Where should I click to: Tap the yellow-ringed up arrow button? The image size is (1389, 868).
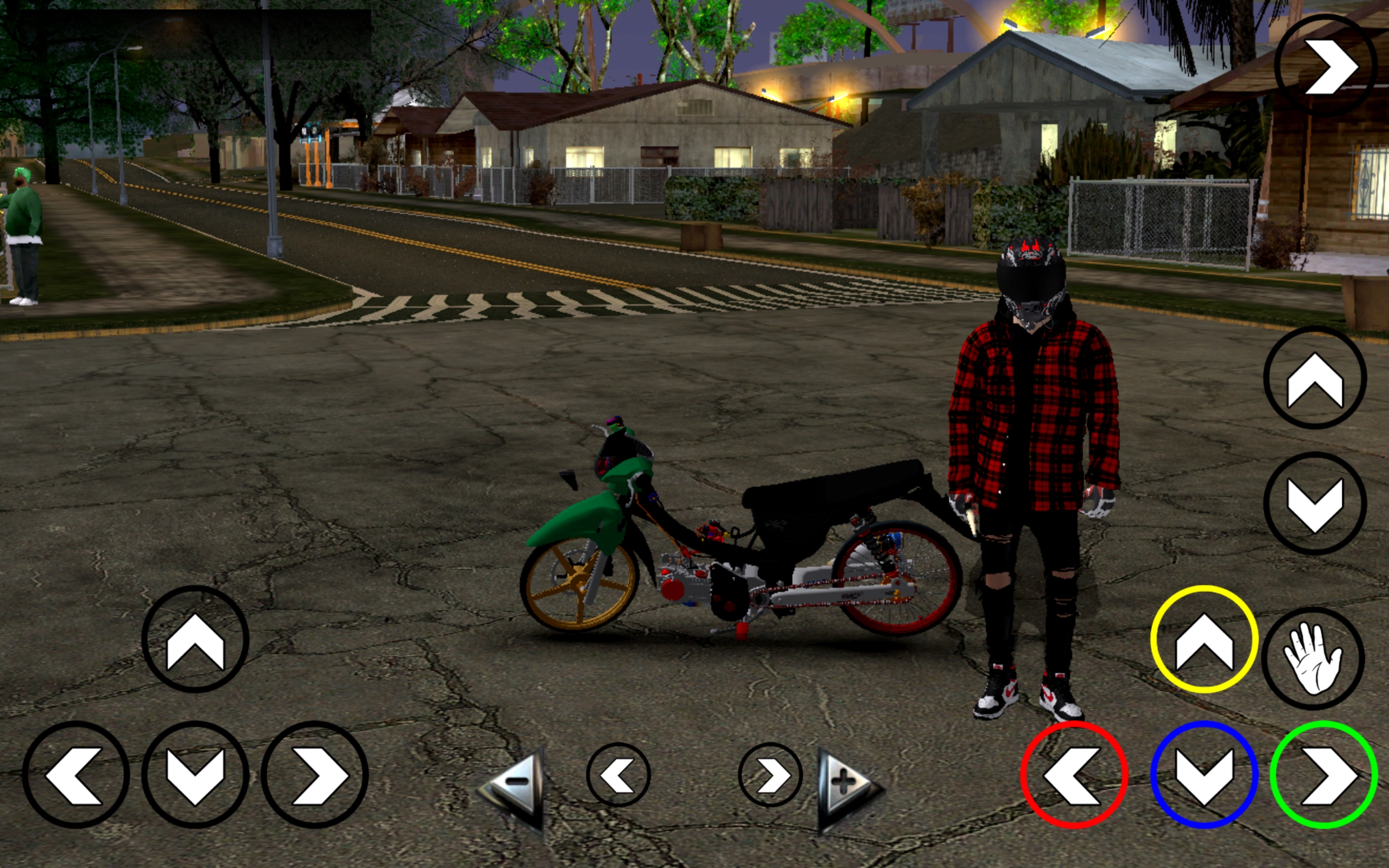click(x=1203, y=640)
